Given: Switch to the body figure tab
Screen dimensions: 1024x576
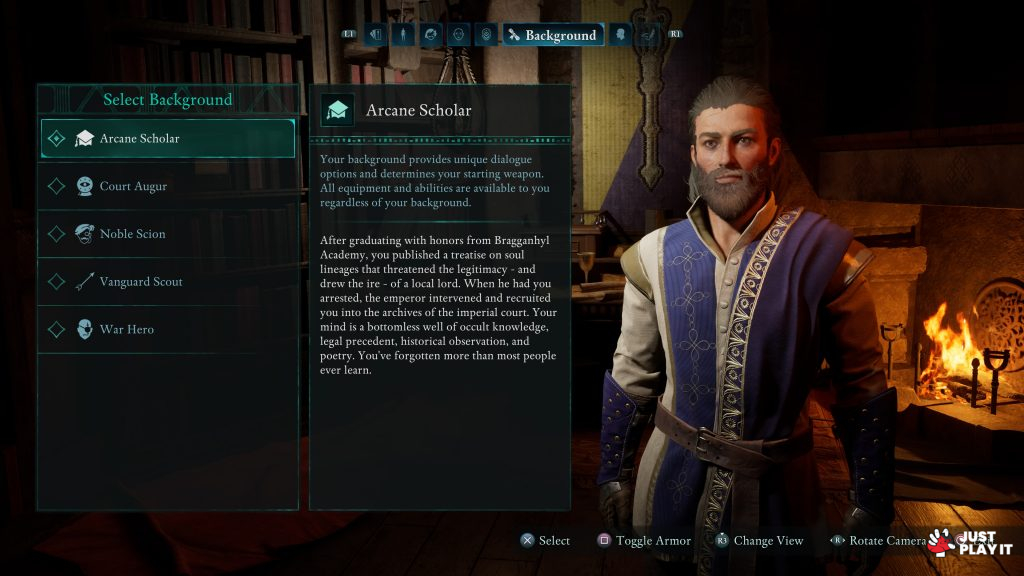Looking at the screenshot, I should [x=403, y=35].
